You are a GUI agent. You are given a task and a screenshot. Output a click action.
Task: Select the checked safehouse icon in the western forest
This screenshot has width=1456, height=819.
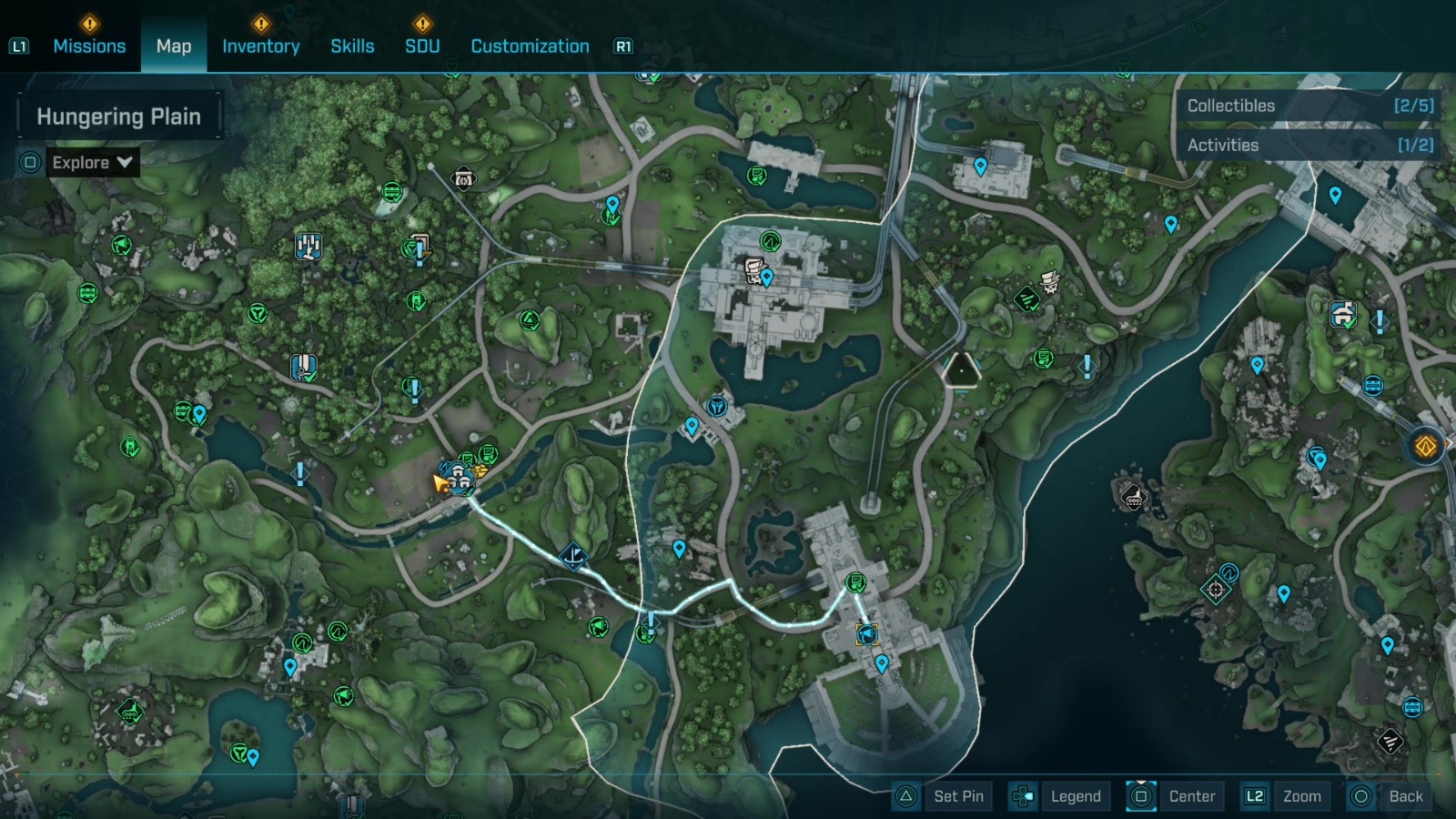302,367
